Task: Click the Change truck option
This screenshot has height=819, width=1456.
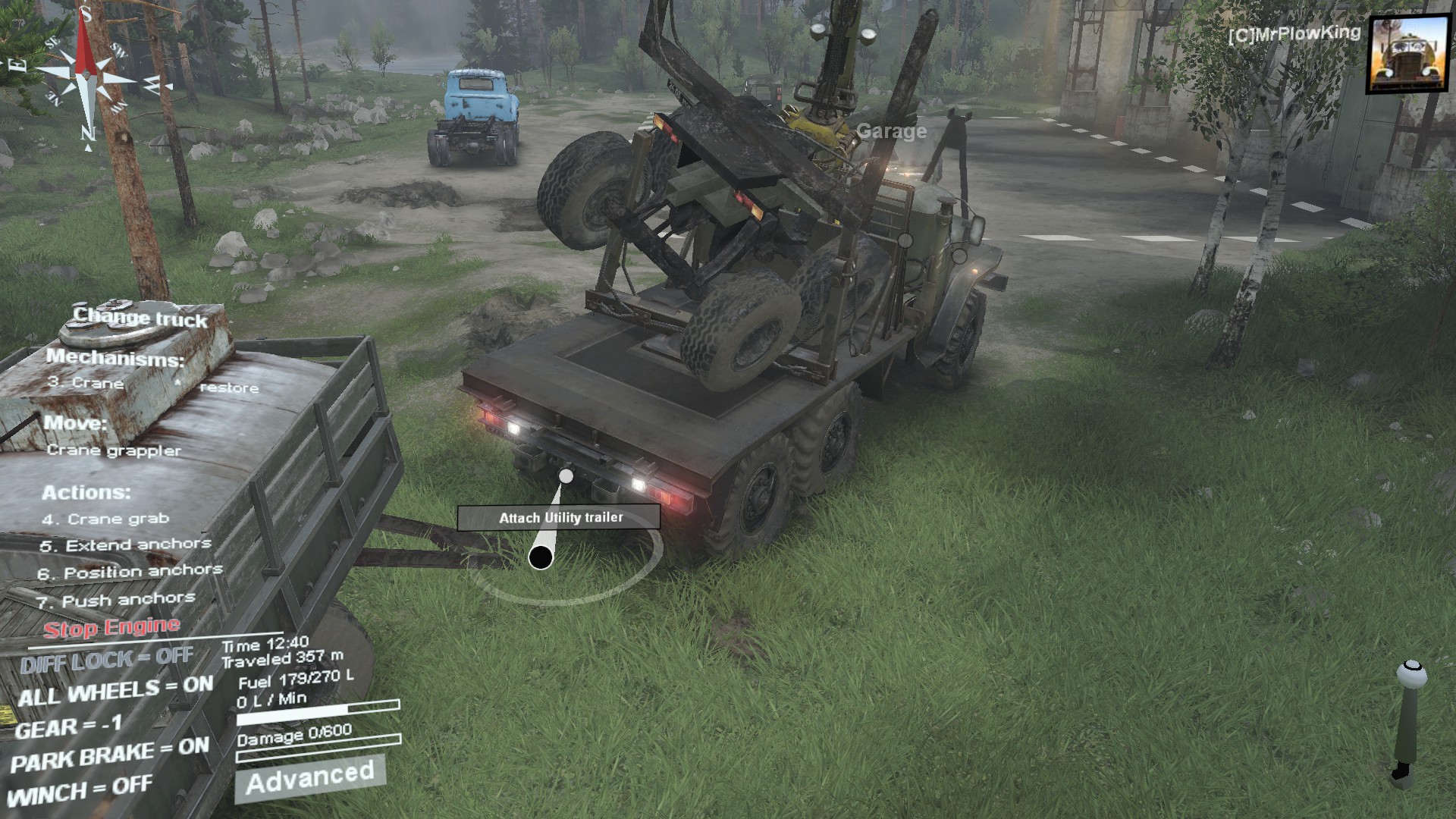Action: point(140,317)
